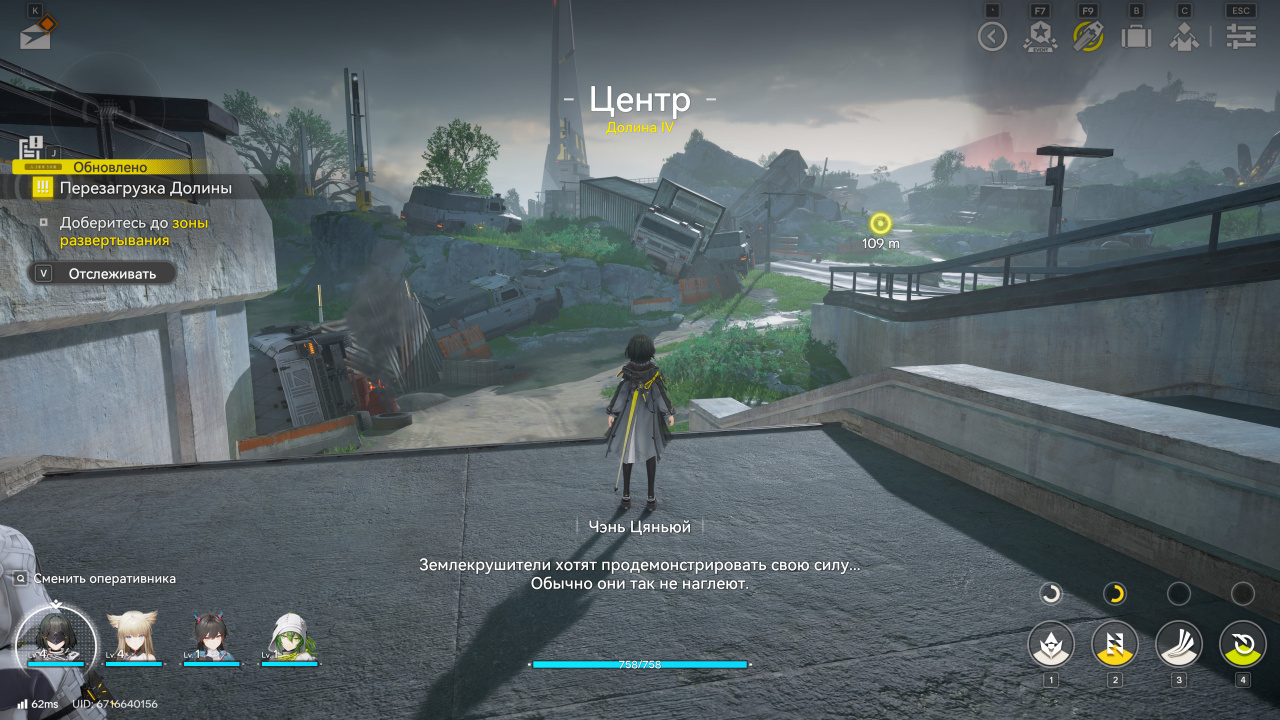Use the yellow lightning-bolt skill
Image resolution: width=1280 pixels, height=720 pixels.
1115,644
